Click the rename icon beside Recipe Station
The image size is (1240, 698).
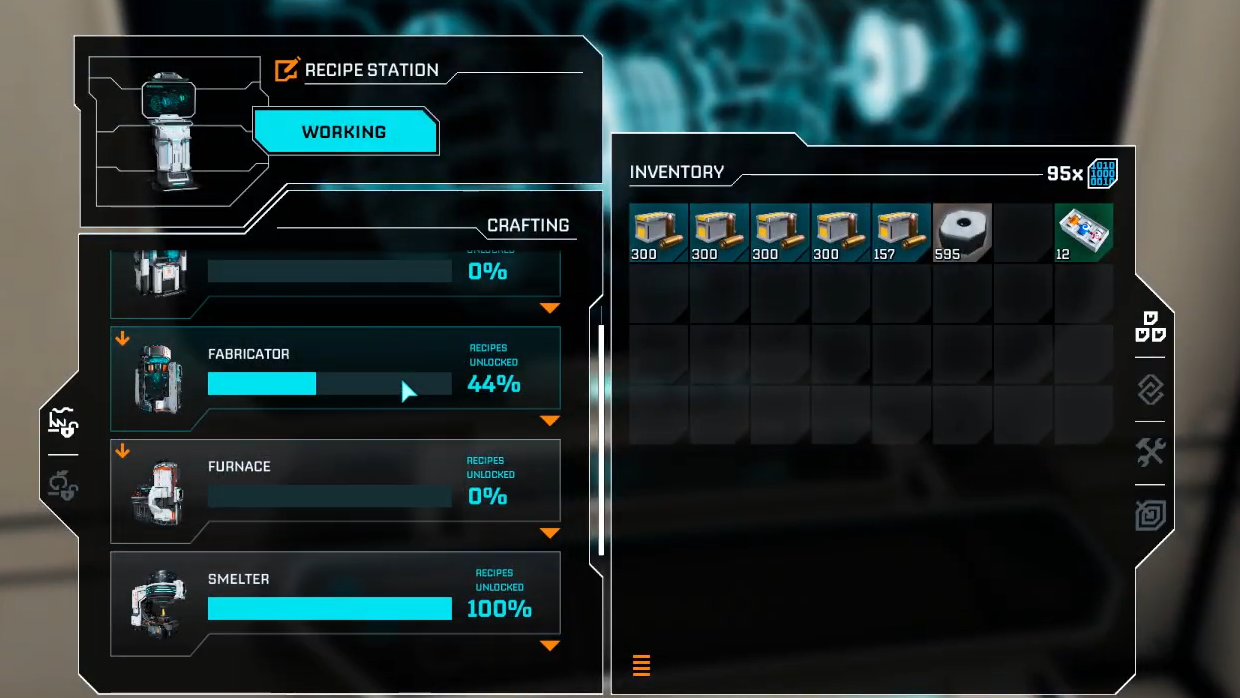click(x=287, y=70)
